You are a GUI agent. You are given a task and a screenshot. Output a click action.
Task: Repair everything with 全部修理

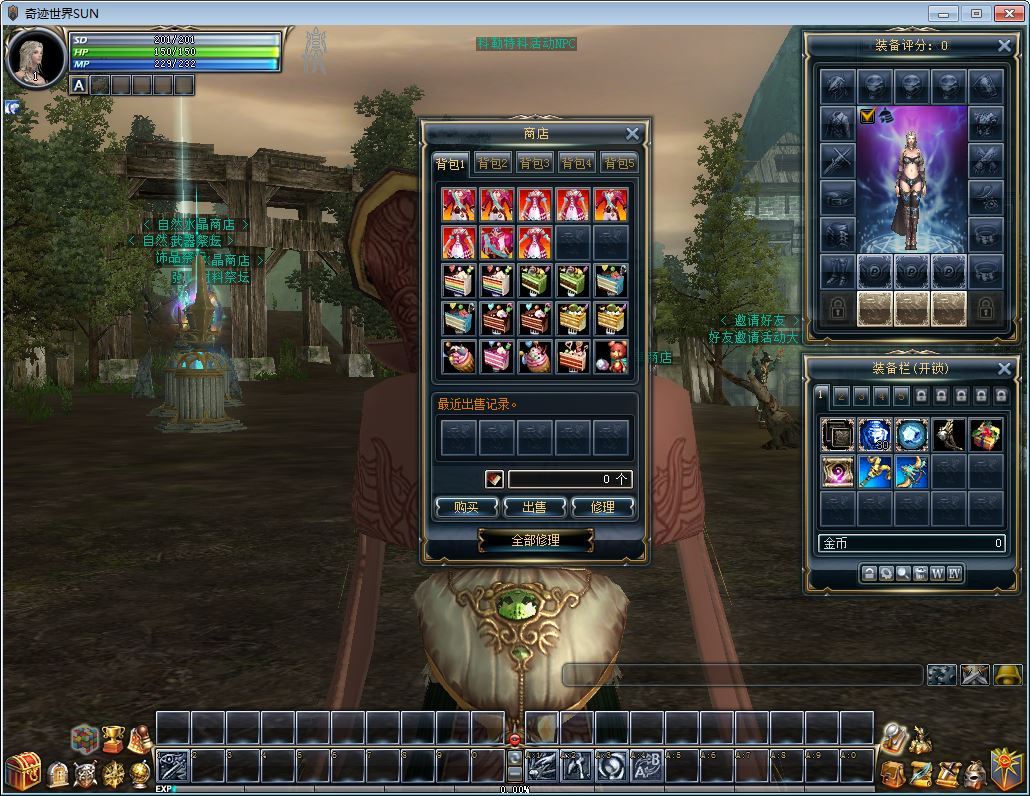click(535, 540)
